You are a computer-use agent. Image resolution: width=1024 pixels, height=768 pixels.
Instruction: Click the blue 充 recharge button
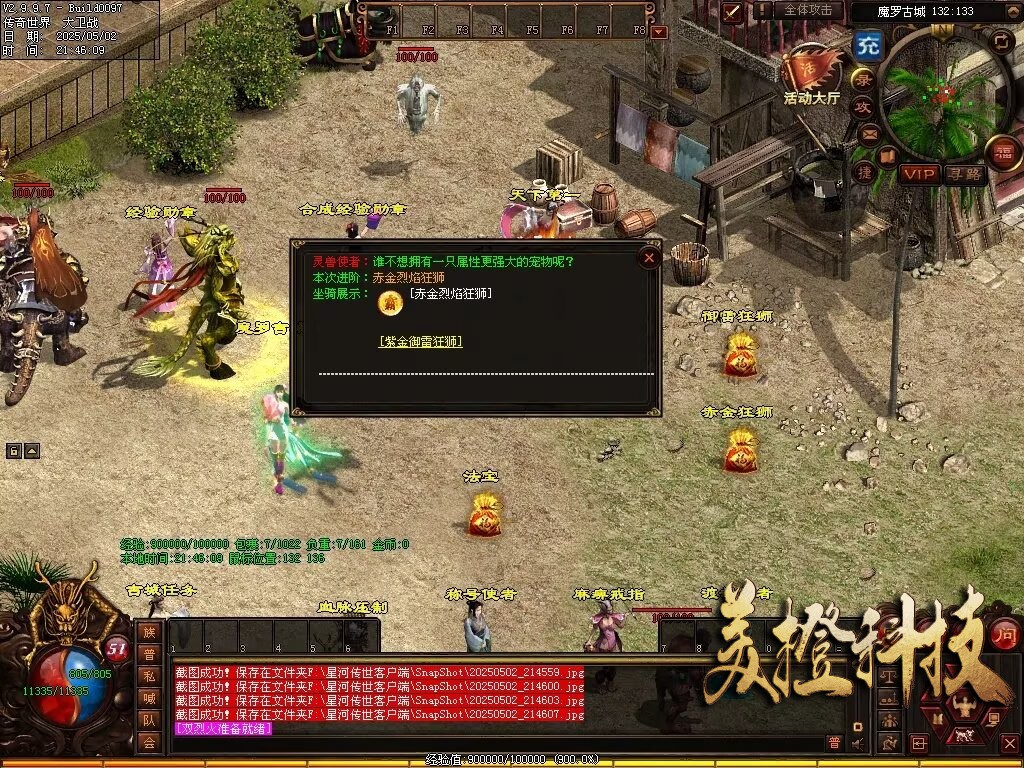866,46
